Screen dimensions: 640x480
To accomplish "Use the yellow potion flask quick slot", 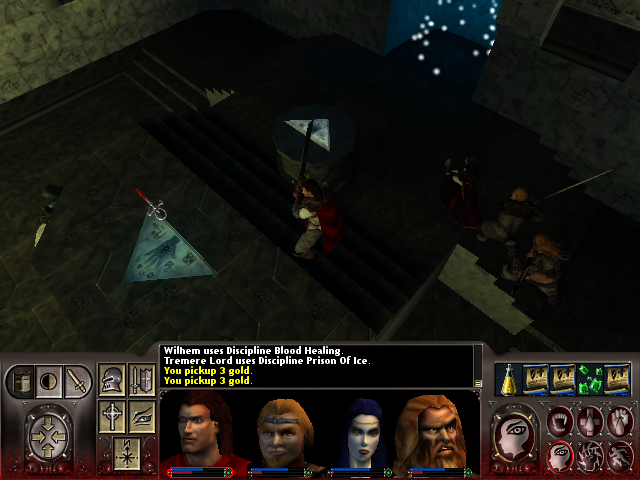I will tap(508, 378).
